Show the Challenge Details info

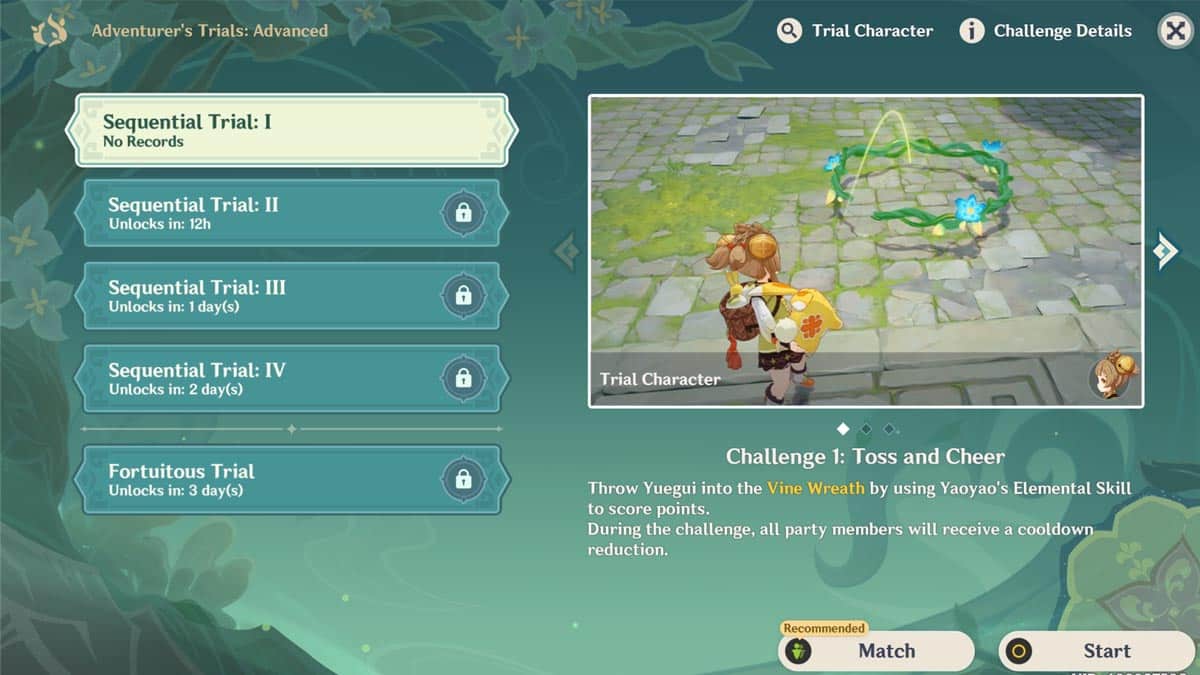pyautogui.click(x=1046, y=31)
